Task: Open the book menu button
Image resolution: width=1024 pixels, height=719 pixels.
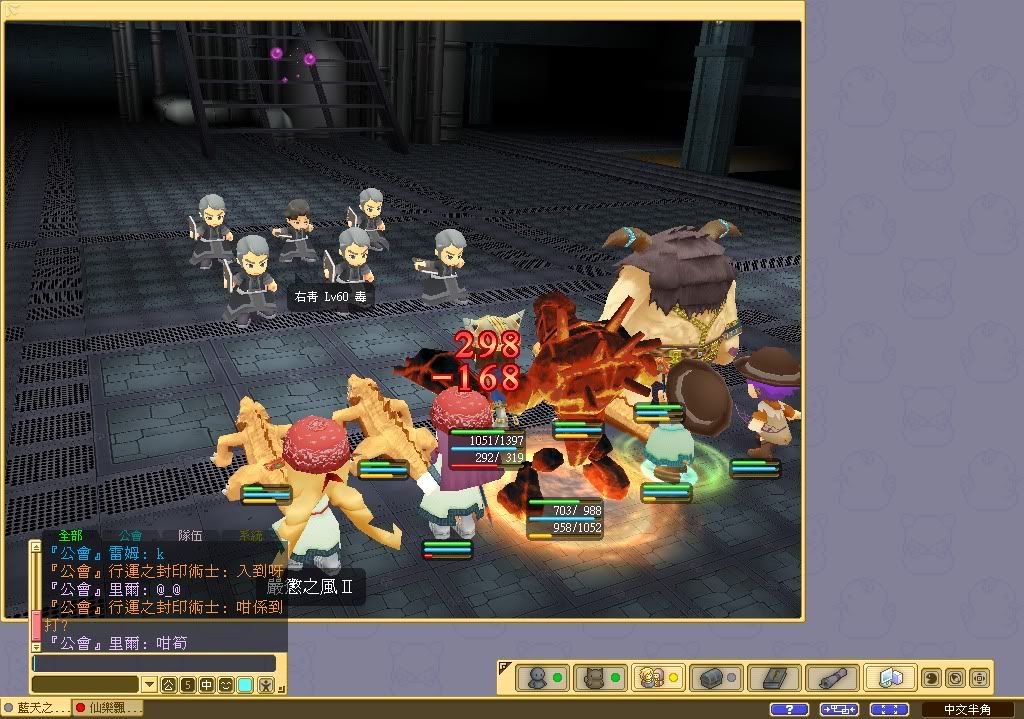Action: (x=773, y=678)
